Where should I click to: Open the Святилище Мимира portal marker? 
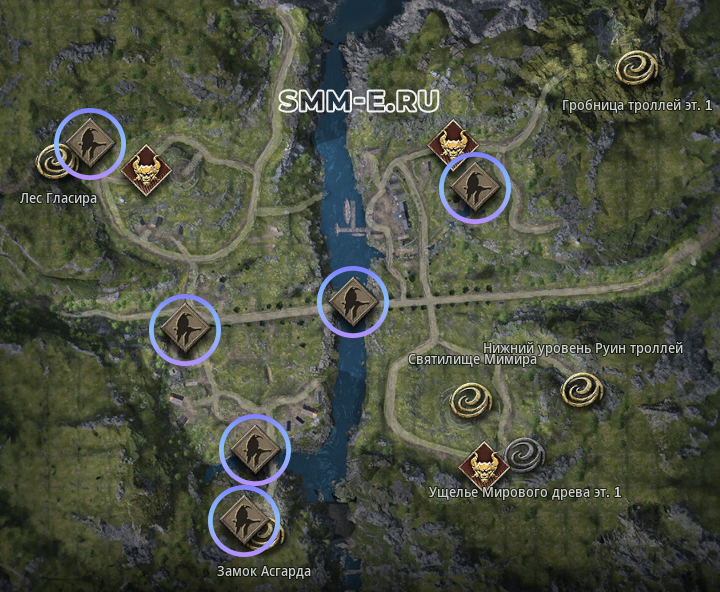pyautogui.click(x=470, y=400)
